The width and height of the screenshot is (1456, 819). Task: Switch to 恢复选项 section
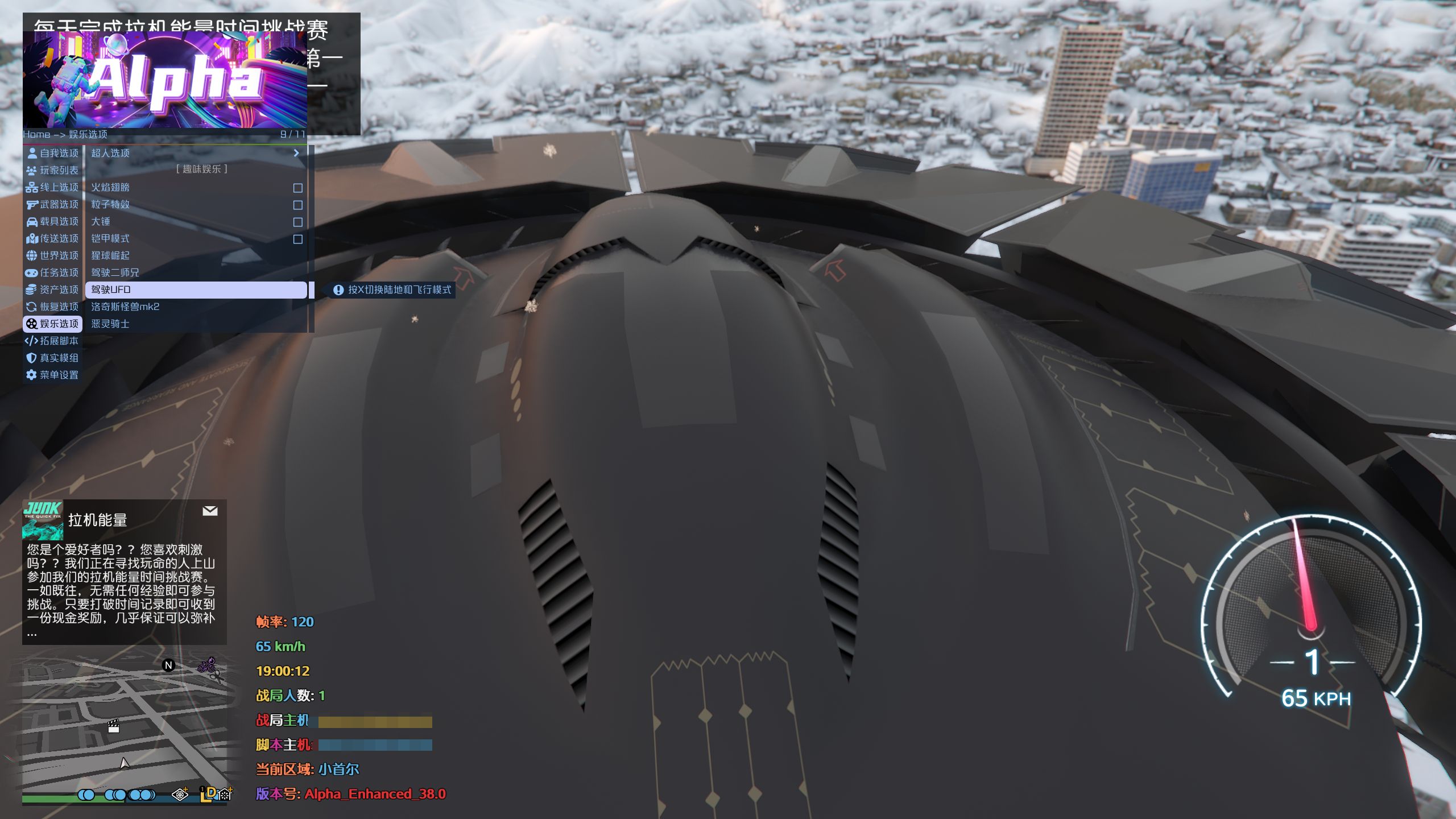click(x=53, y=307)
